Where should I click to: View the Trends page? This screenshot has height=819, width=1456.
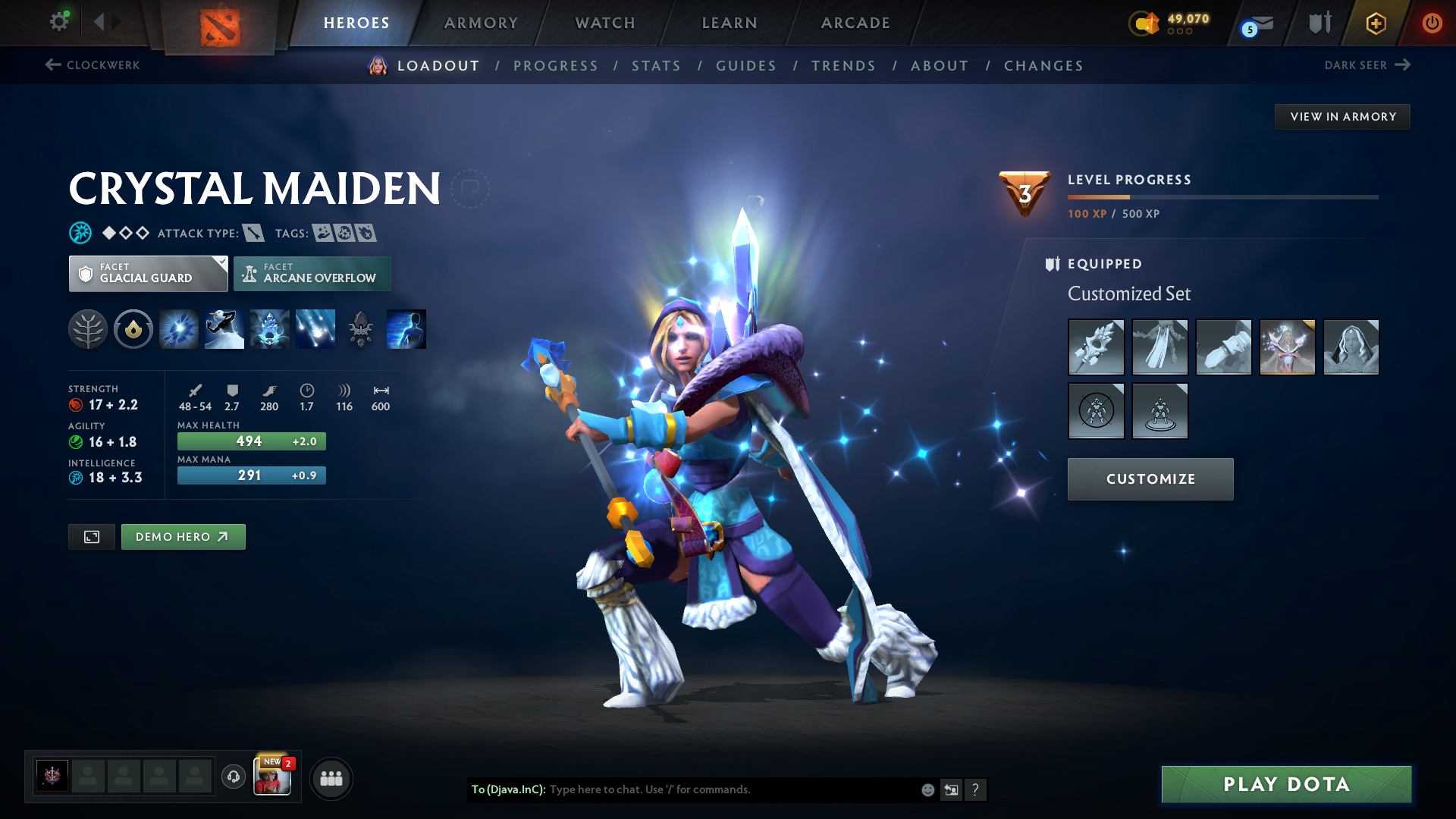click(x=843, y=66)
